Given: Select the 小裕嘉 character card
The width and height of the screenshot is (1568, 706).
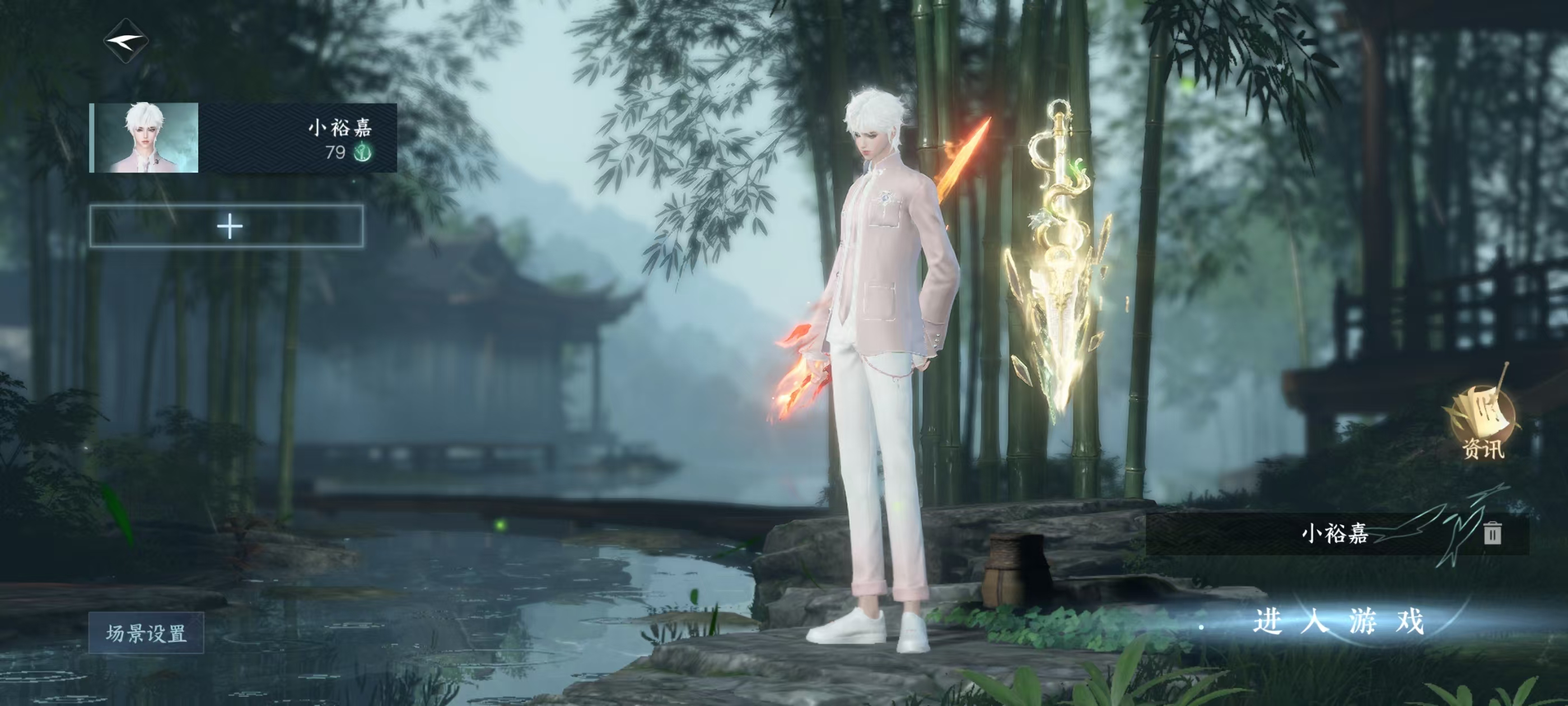Looking at the screenshot, I should [243, 138].
